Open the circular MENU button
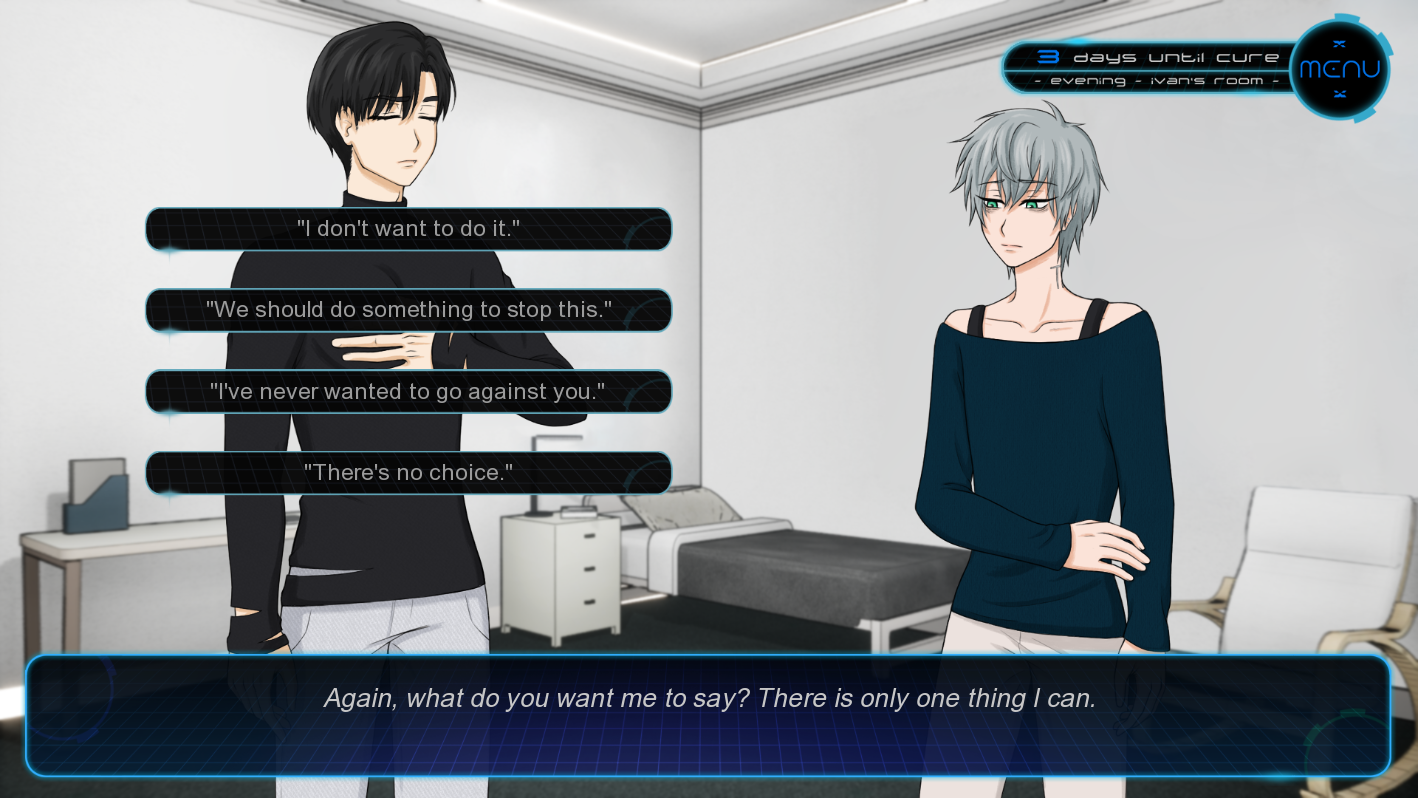 (1339, 69)
